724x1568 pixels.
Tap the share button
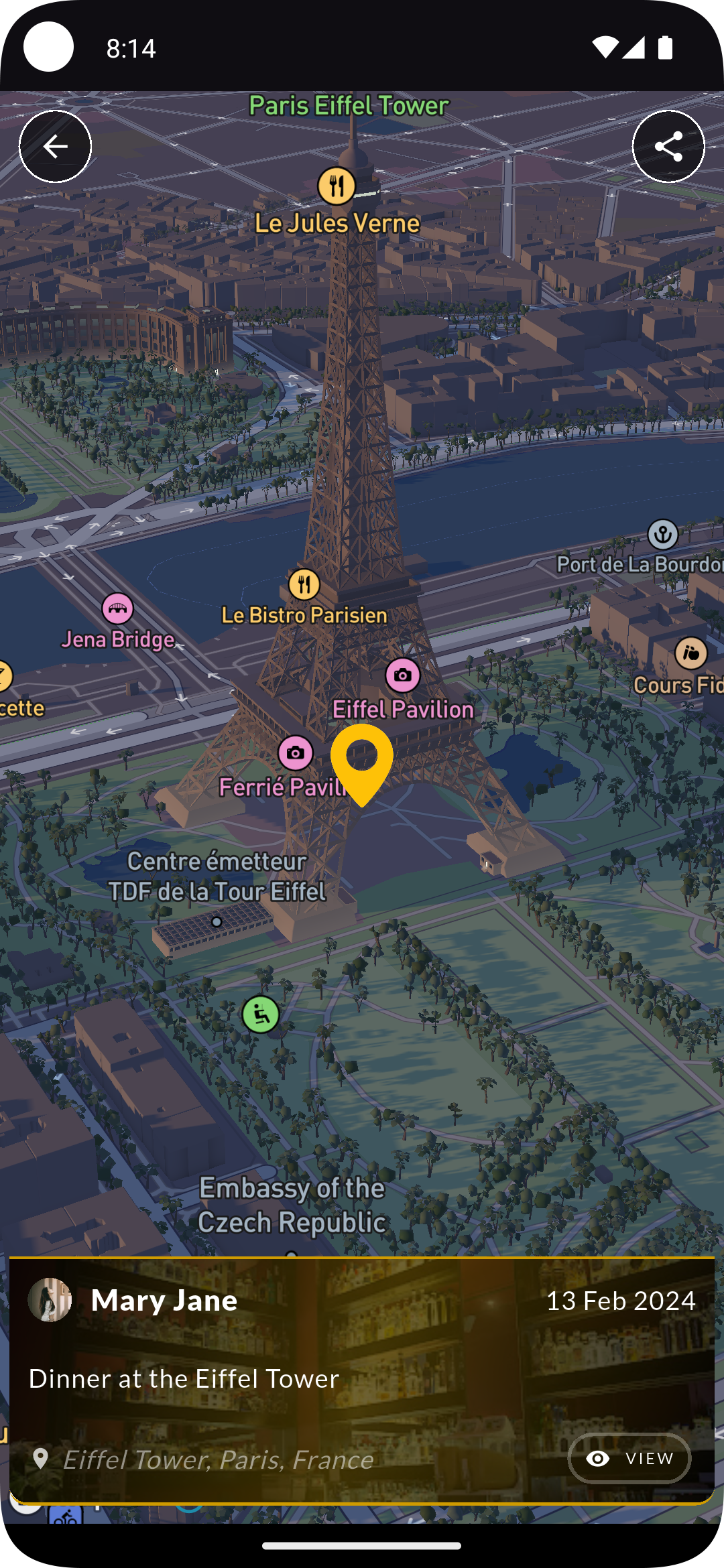(668, 146)
